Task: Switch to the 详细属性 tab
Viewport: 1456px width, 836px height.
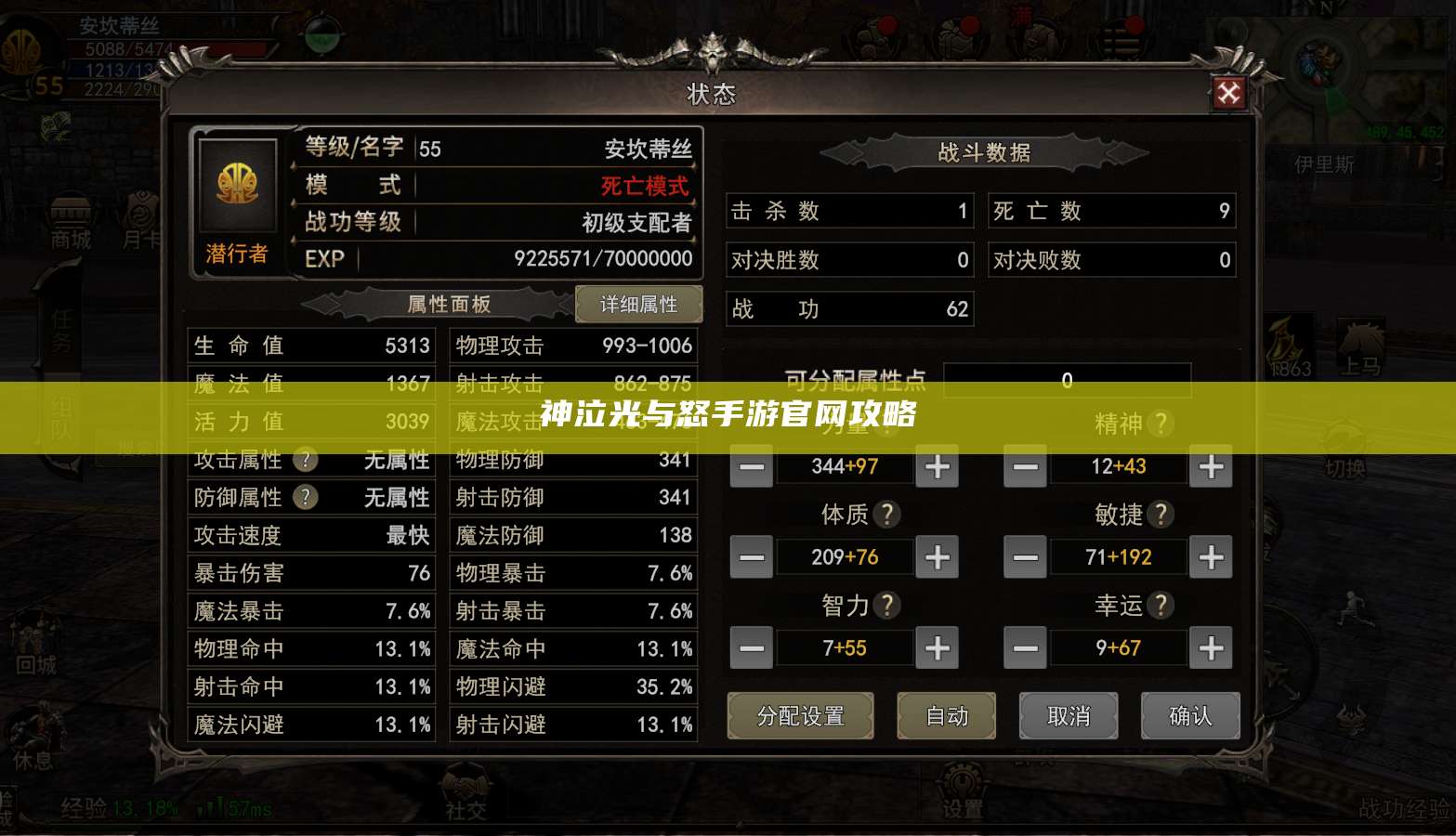Action: pos(638,304)
